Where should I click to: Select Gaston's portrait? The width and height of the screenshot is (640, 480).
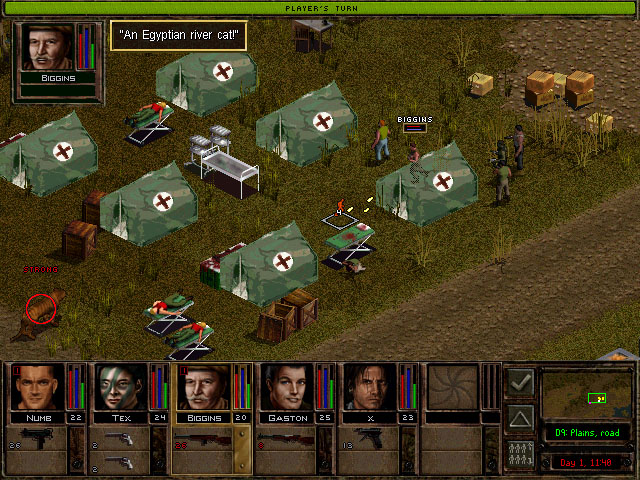(x=287, y=387)
